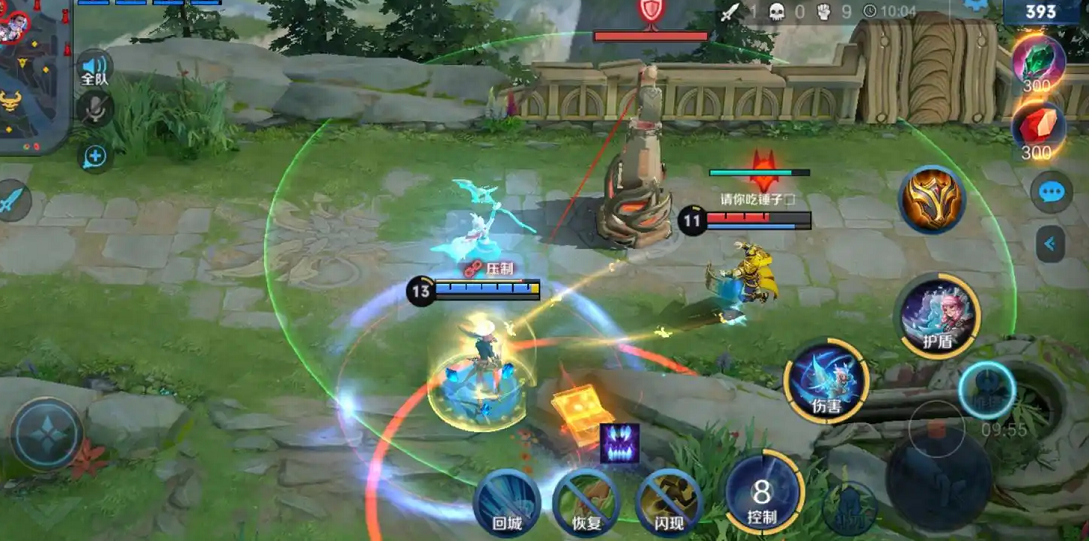Toggle the microphone button
1089x541 pixels.
coord(95,108)
